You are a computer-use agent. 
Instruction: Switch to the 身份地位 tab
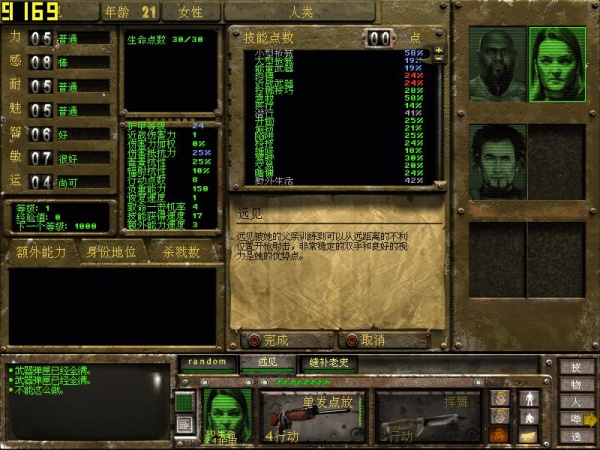pyautogui.click(x=113, y=252)
